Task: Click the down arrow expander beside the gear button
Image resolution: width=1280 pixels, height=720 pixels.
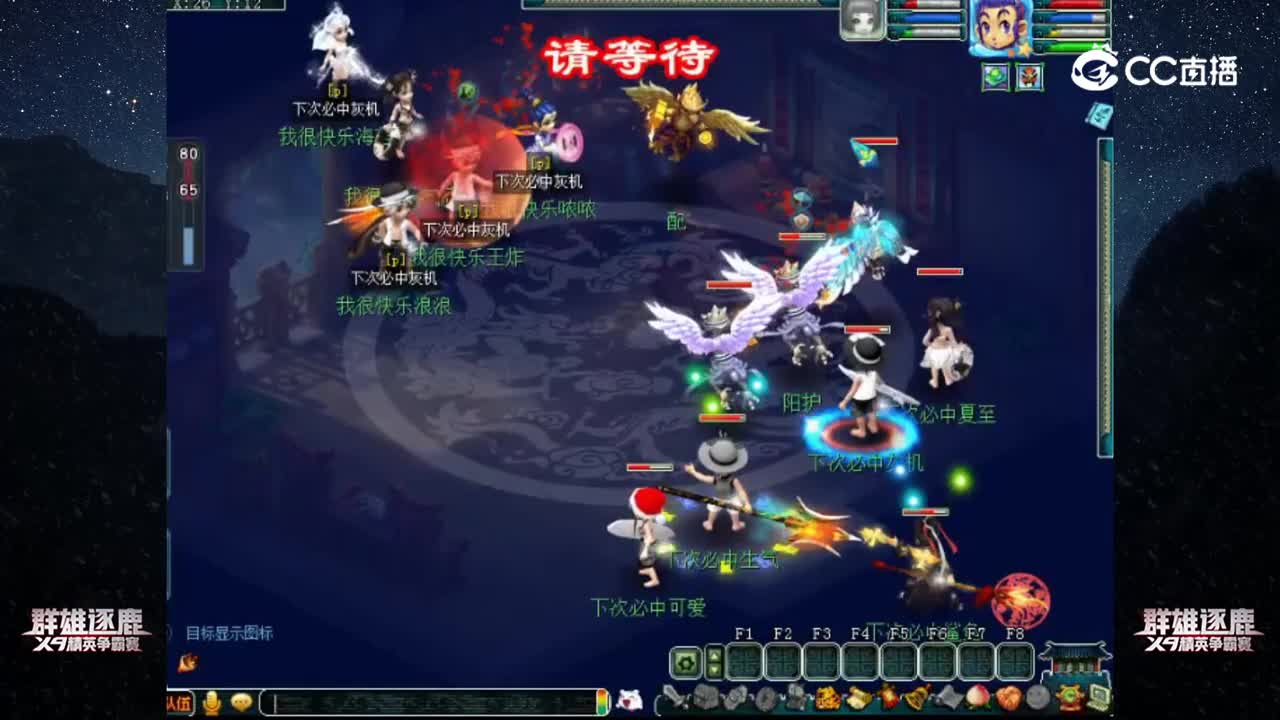Action: tap(713, 668)
